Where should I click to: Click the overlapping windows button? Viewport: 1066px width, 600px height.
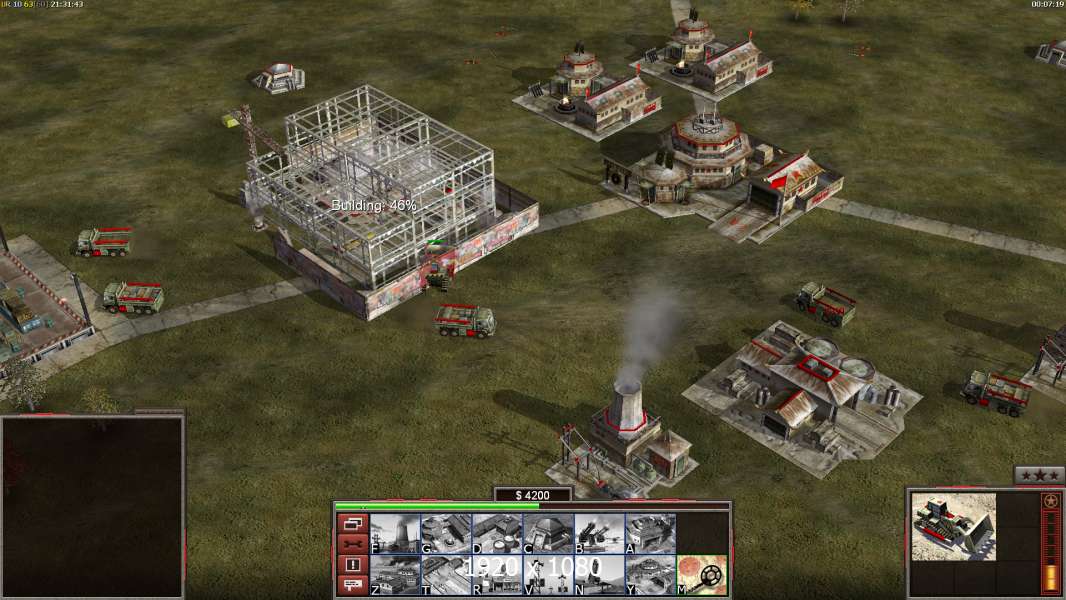pos(352,523)
